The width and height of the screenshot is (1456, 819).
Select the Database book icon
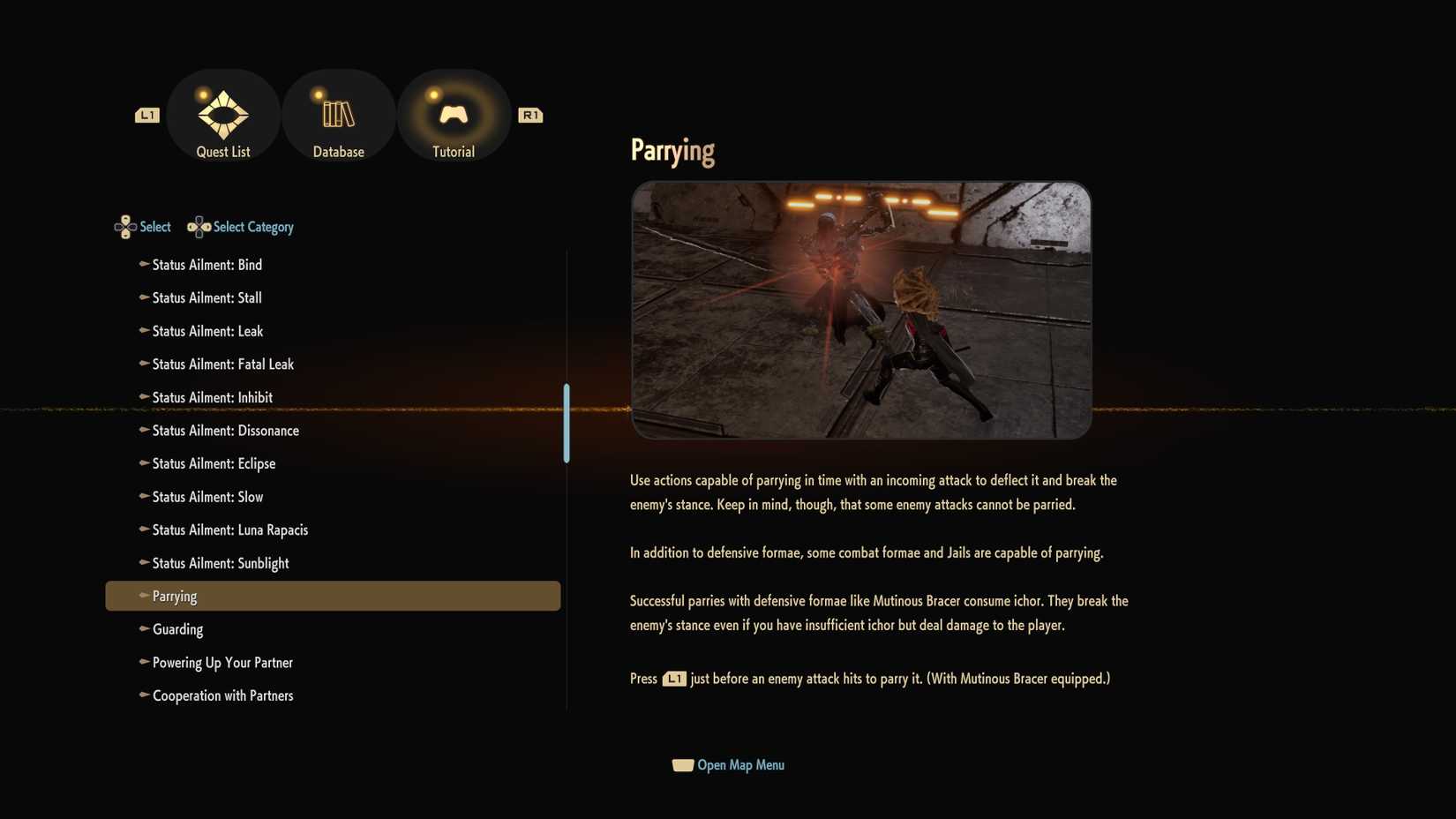point(338,115)
